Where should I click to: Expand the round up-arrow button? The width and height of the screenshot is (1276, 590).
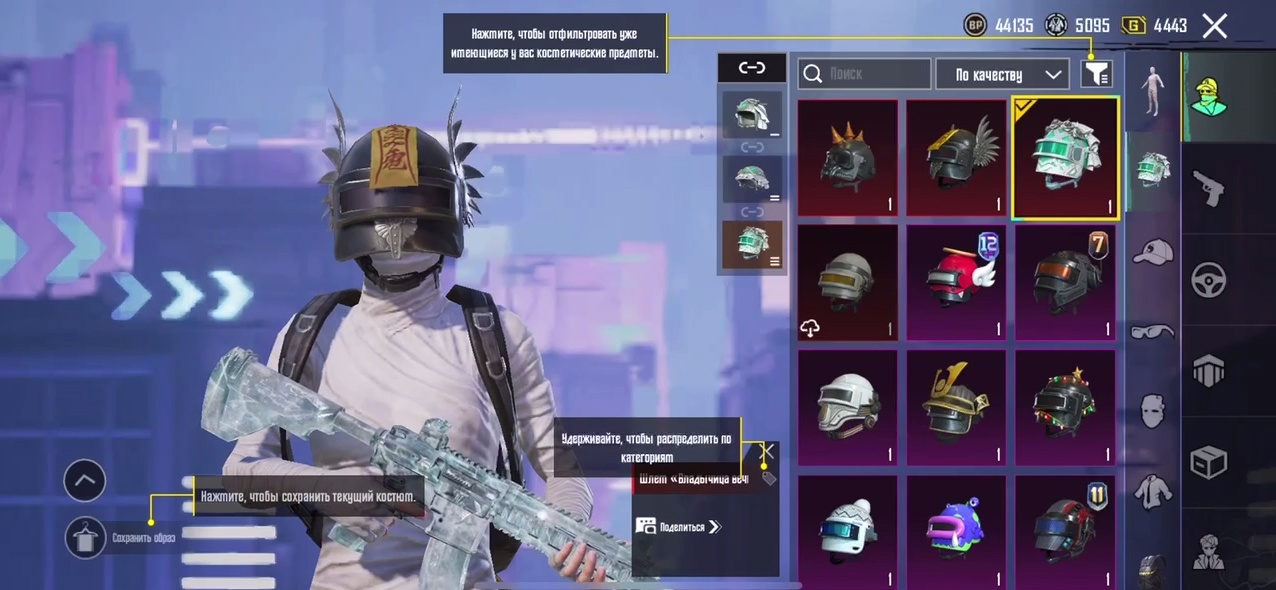[x=85, y=481]
